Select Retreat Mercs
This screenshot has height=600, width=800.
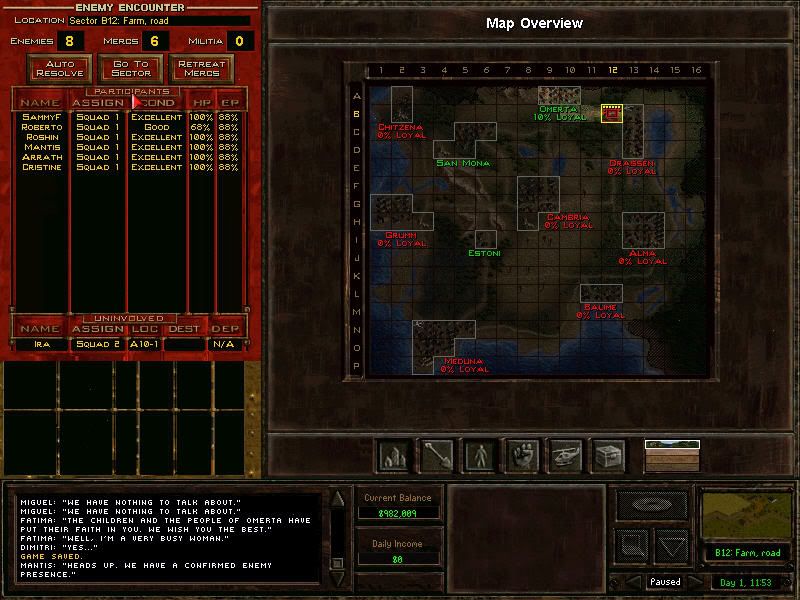click(200, 68)
